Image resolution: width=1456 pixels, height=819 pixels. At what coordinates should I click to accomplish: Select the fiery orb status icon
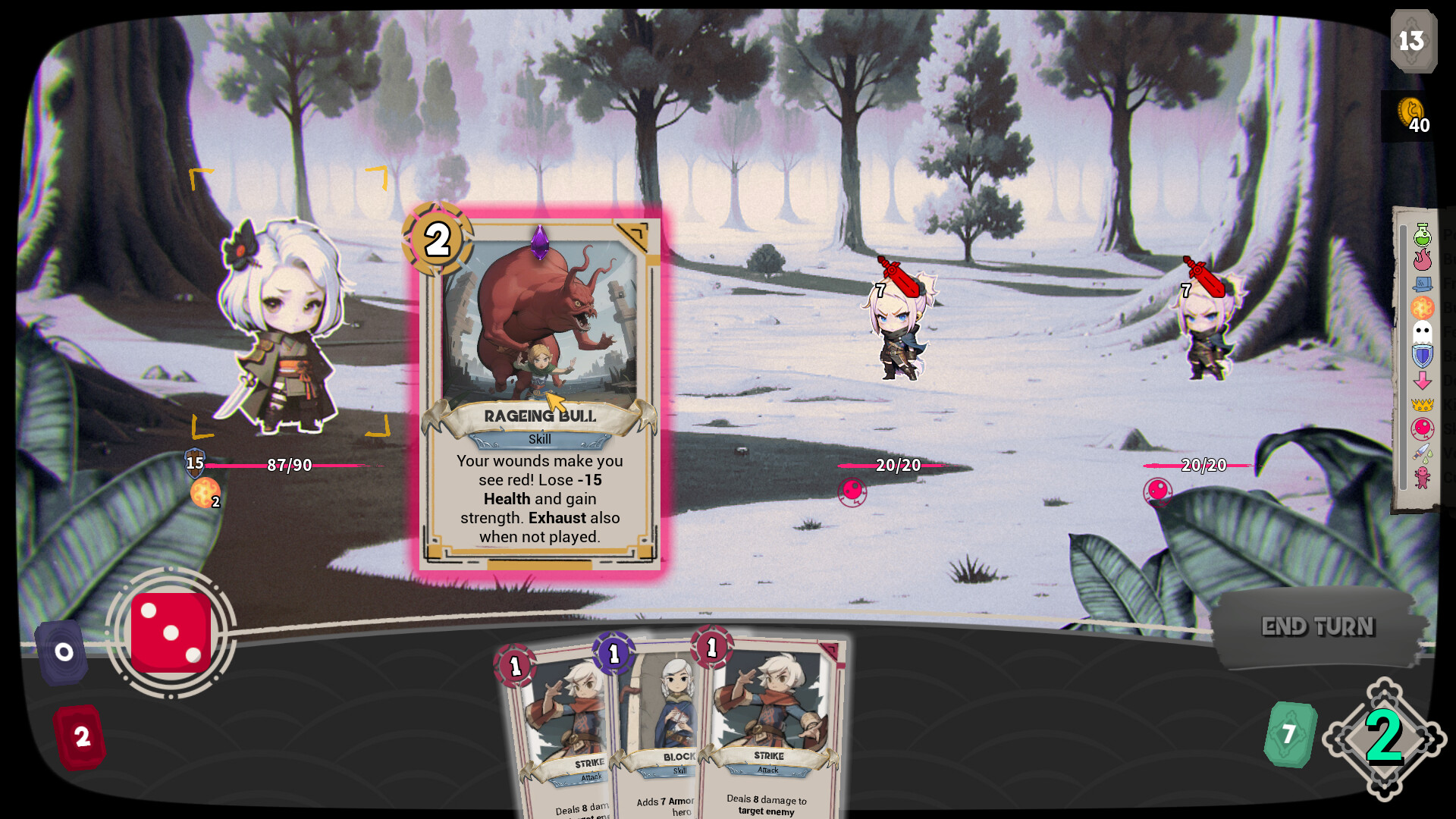[x=1423, y=306]
